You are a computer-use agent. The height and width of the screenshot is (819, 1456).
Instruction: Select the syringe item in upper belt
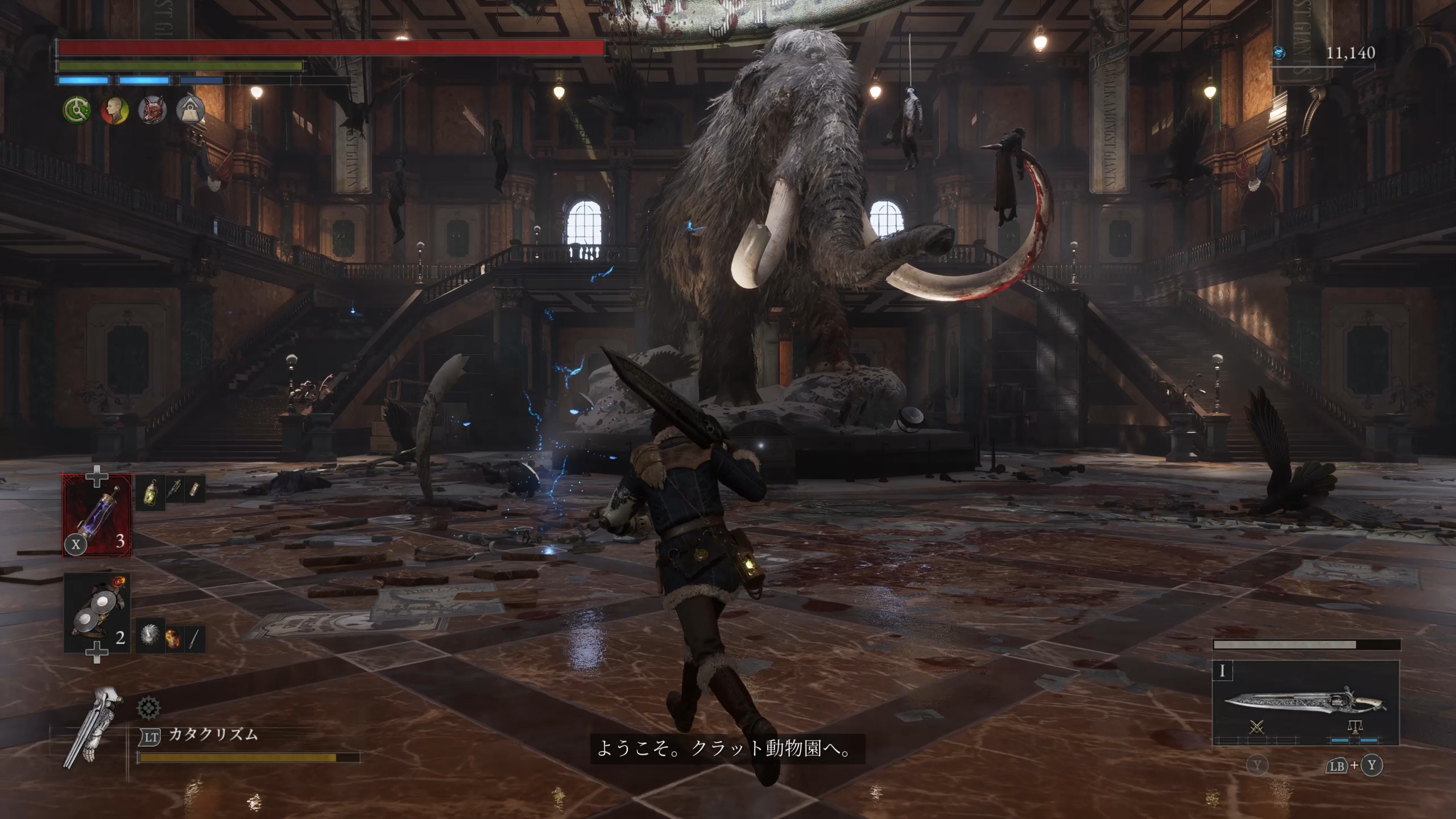pyautogui.click(x=173, y=490)
